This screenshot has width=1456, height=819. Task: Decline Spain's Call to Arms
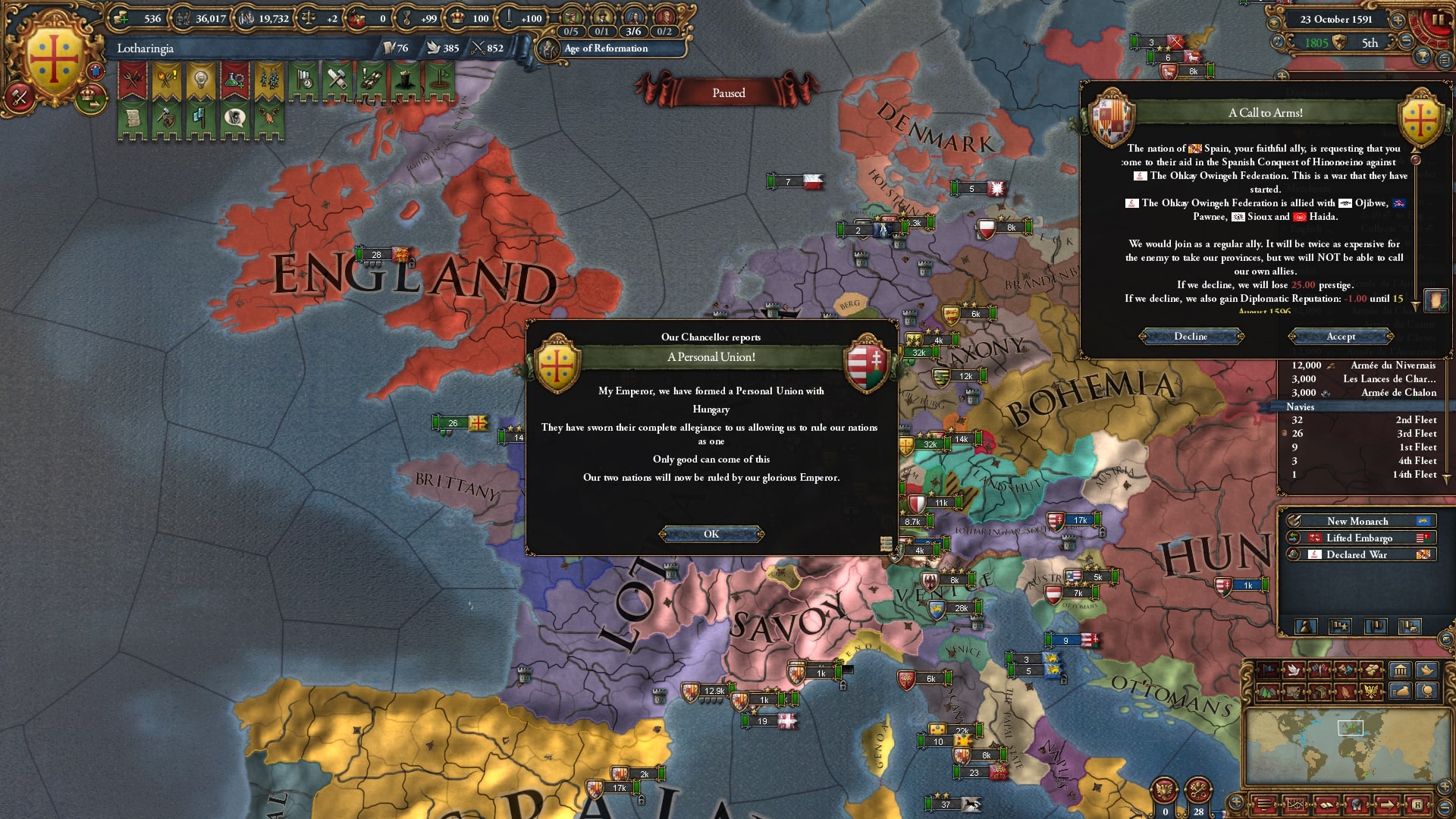pyautogui.click(x=1191, y=336)
